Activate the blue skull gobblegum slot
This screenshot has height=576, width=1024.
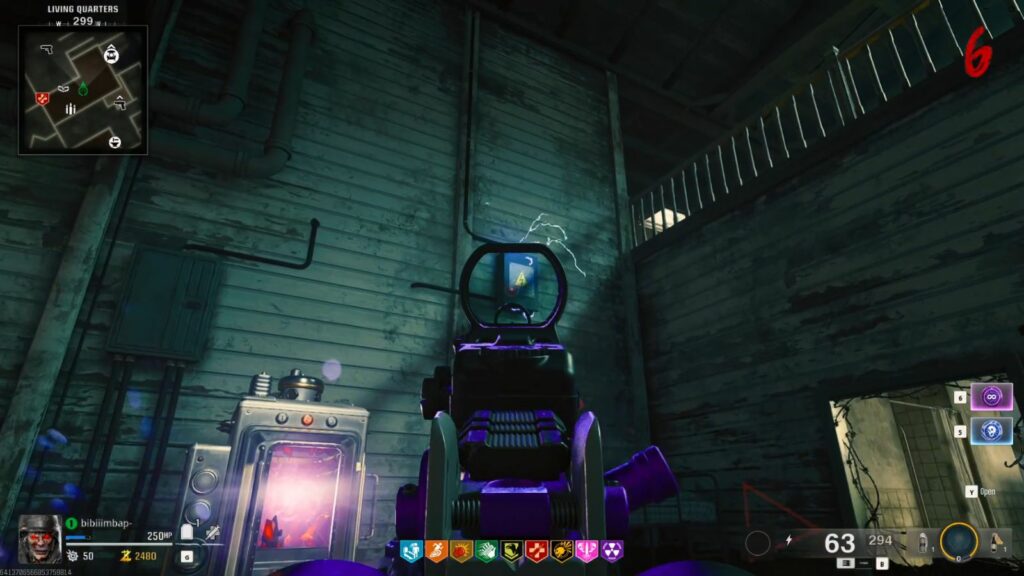click(x=991, y=431)
